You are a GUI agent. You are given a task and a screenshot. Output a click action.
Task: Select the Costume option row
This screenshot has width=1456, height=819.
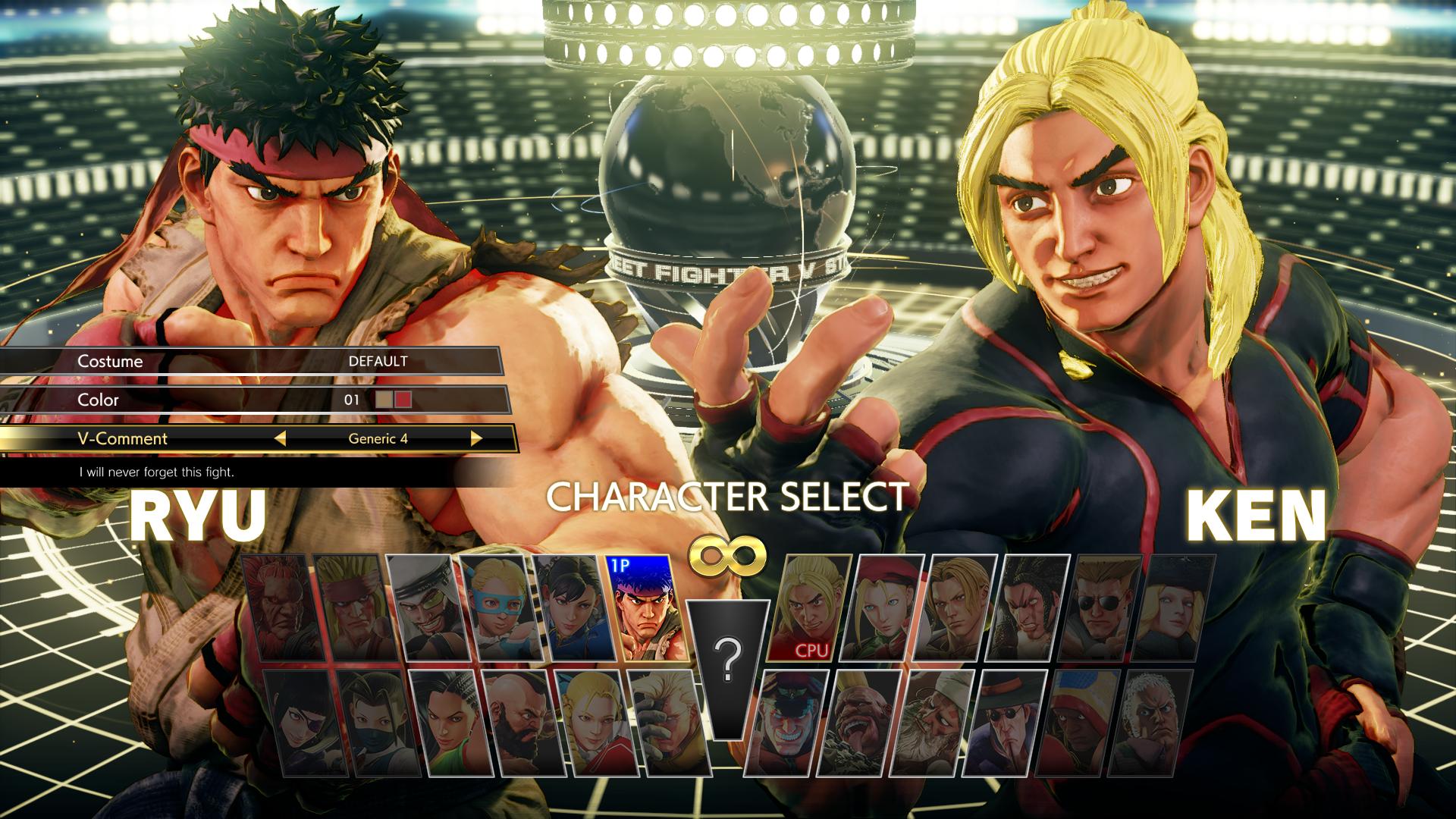pos(250,361)
